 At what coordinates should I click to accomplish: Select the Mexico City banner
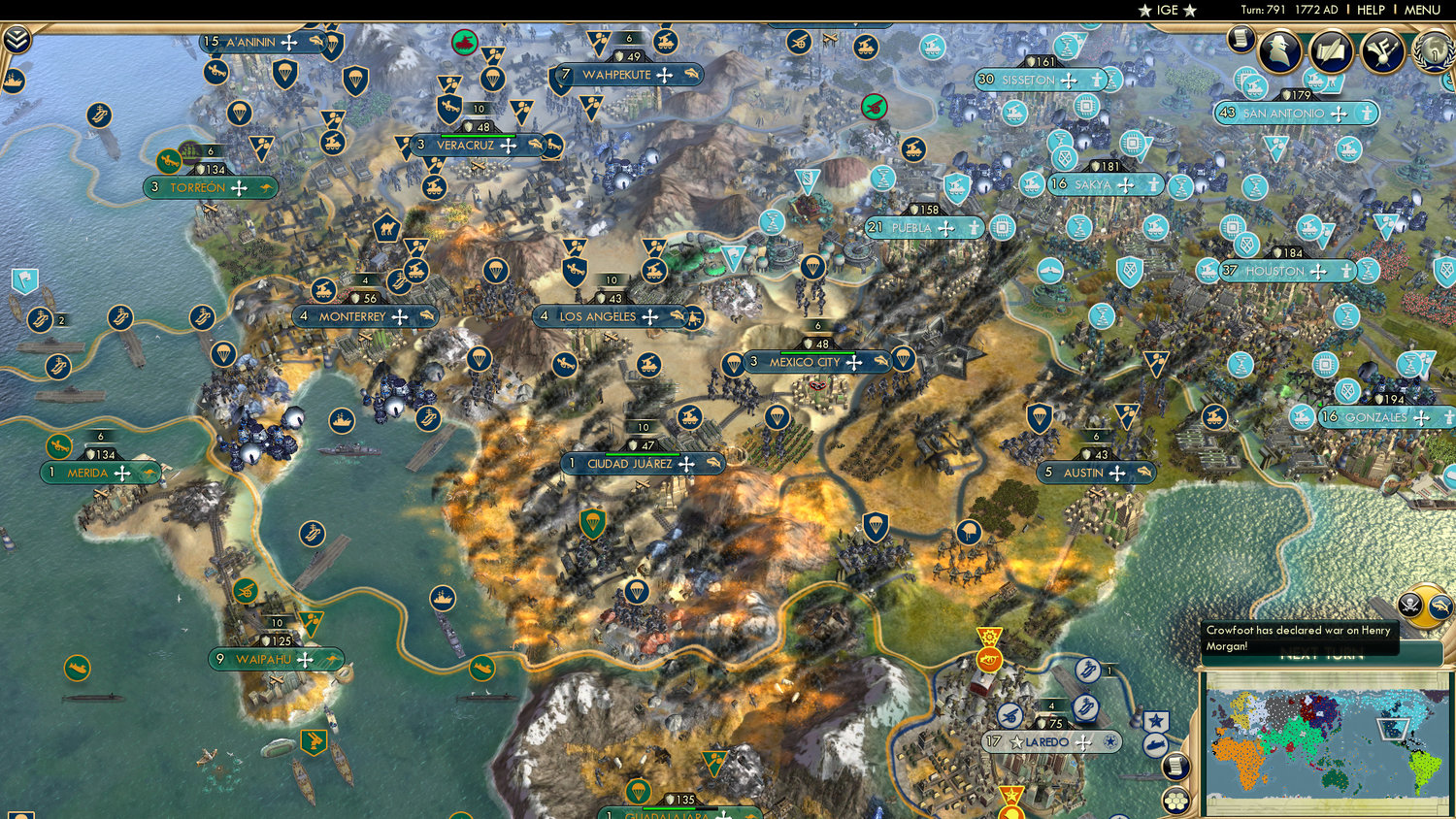coord(805,362)
